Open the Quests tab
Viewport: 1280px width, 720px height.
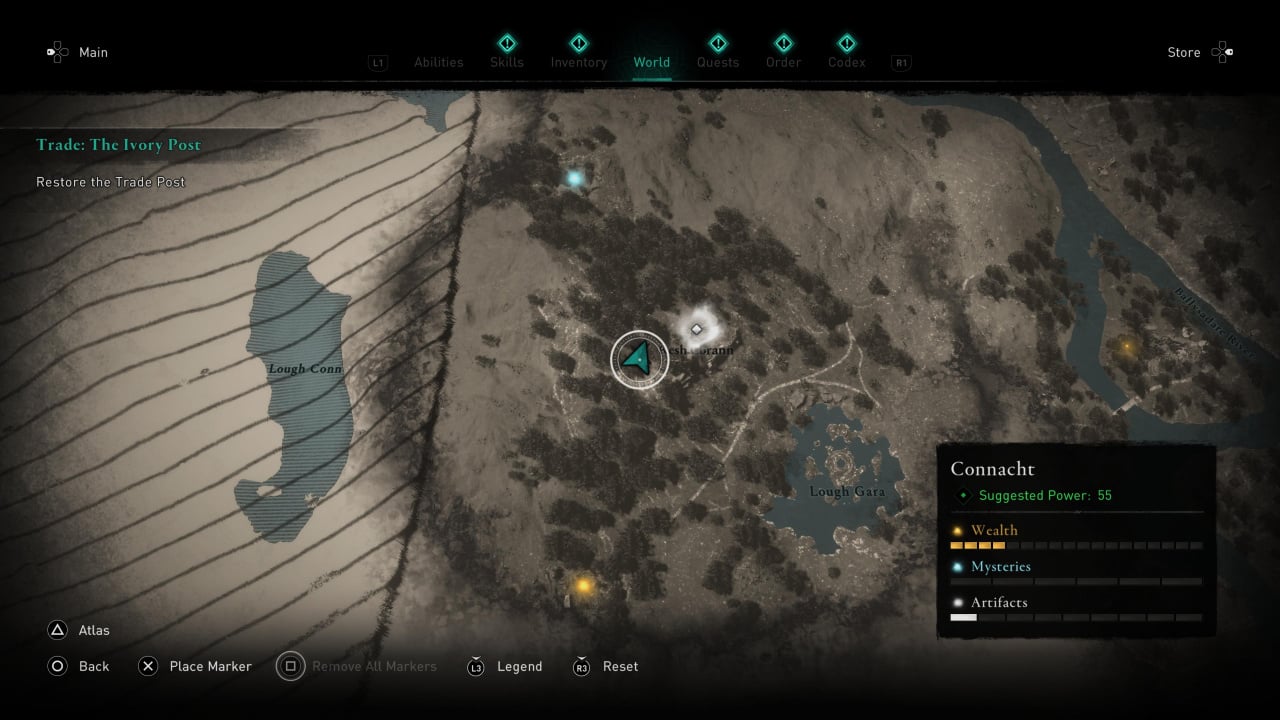coord(718,62)
